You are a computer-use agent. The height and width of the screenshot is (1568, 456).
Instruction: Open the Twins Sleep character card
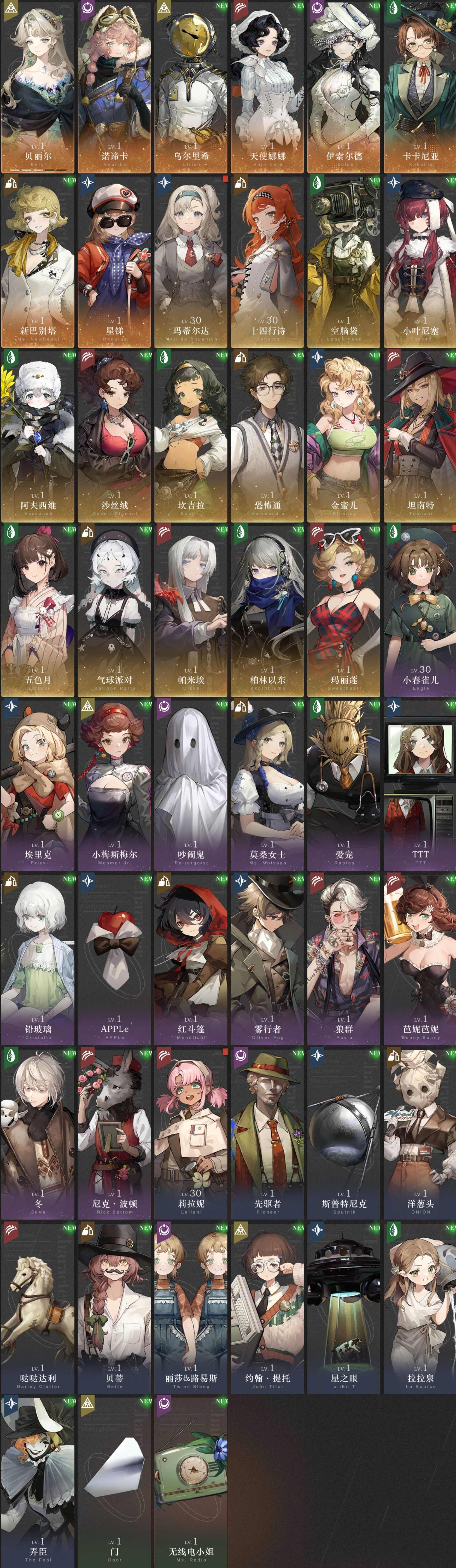pyautogui.click(x=190, y=1315)
